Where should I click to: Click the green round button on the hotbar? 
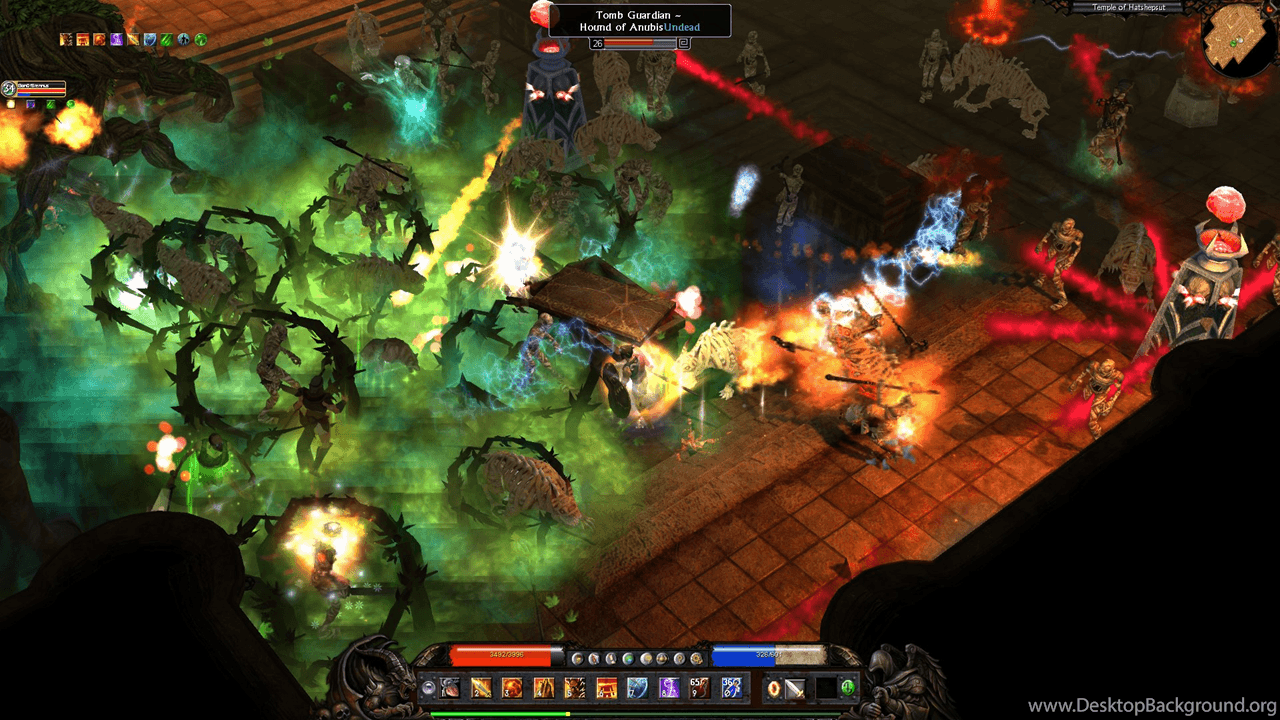[848, 688]
